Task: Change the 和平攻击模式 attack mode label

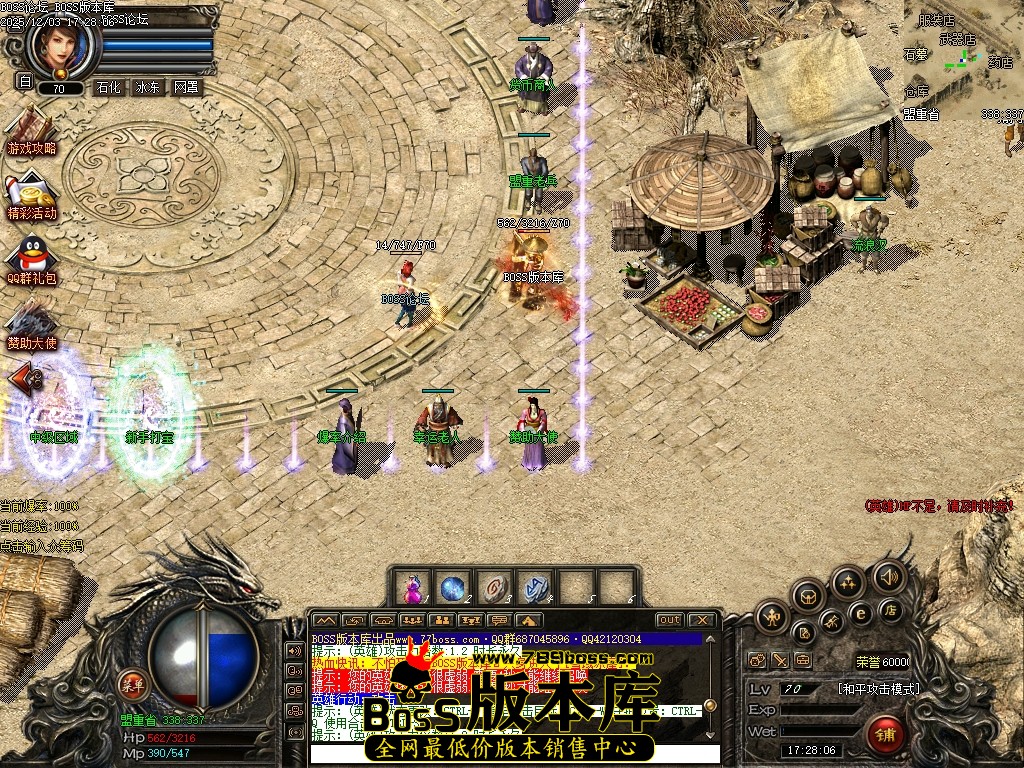Action: tap(878, 689)
